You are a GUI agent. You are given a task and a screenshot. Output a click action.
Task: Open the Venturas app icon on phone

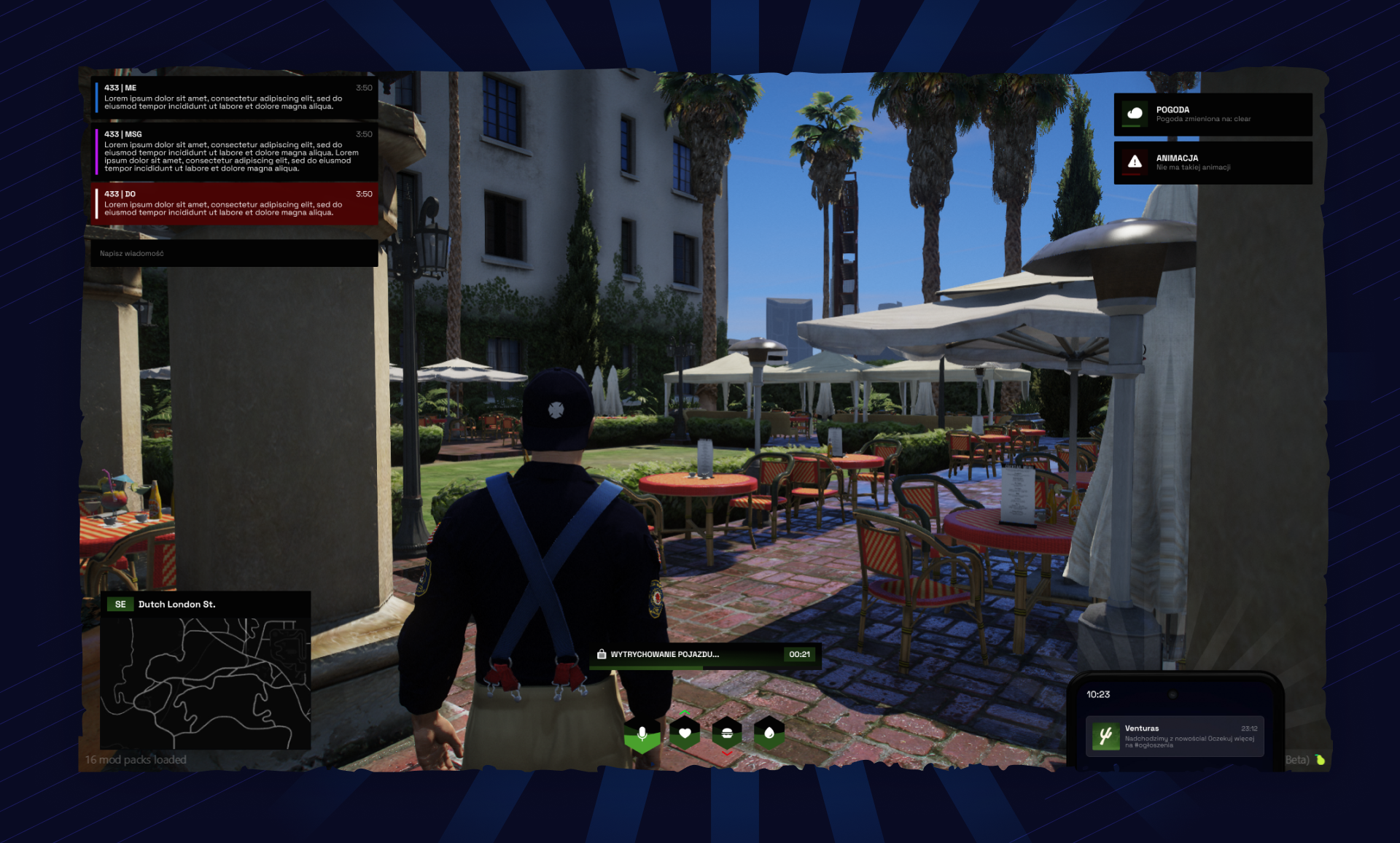coord(1105,736)
